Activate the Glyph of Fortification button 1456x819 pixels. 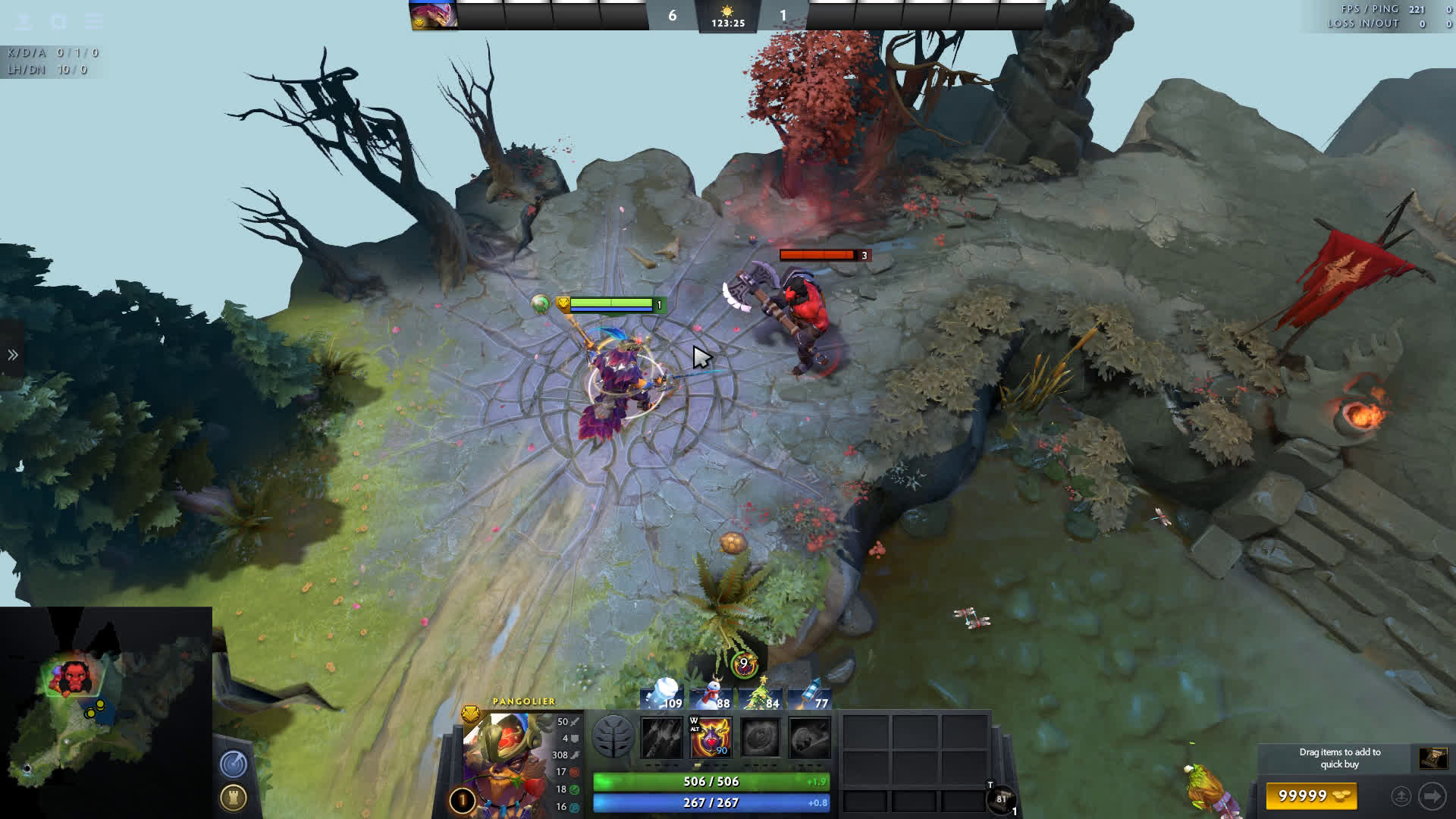coord(234,798)
